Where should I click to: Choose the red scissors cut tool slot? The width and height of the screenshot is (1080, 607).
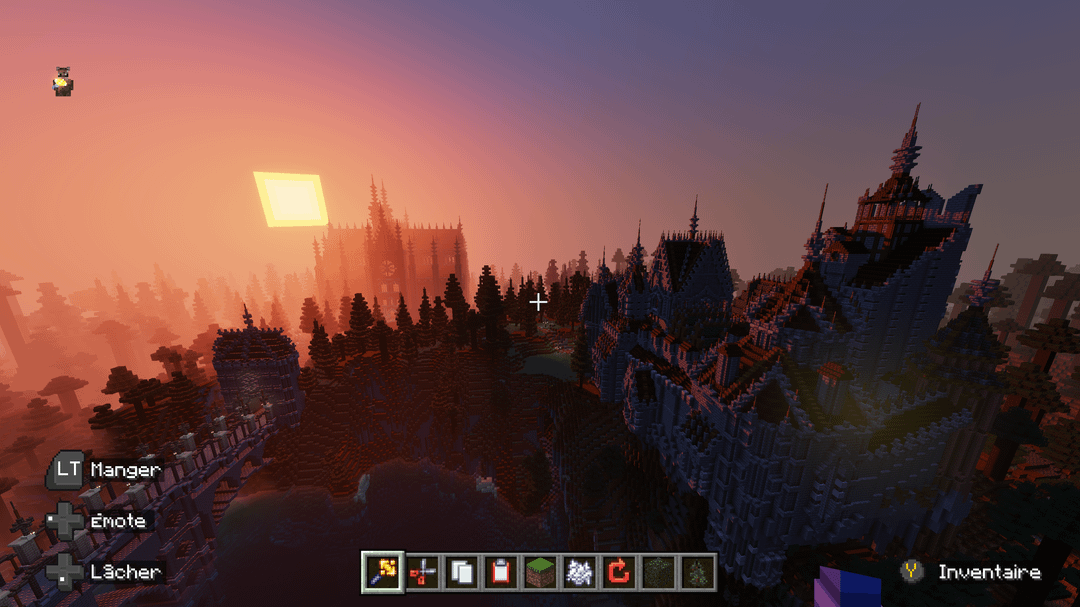423,571
